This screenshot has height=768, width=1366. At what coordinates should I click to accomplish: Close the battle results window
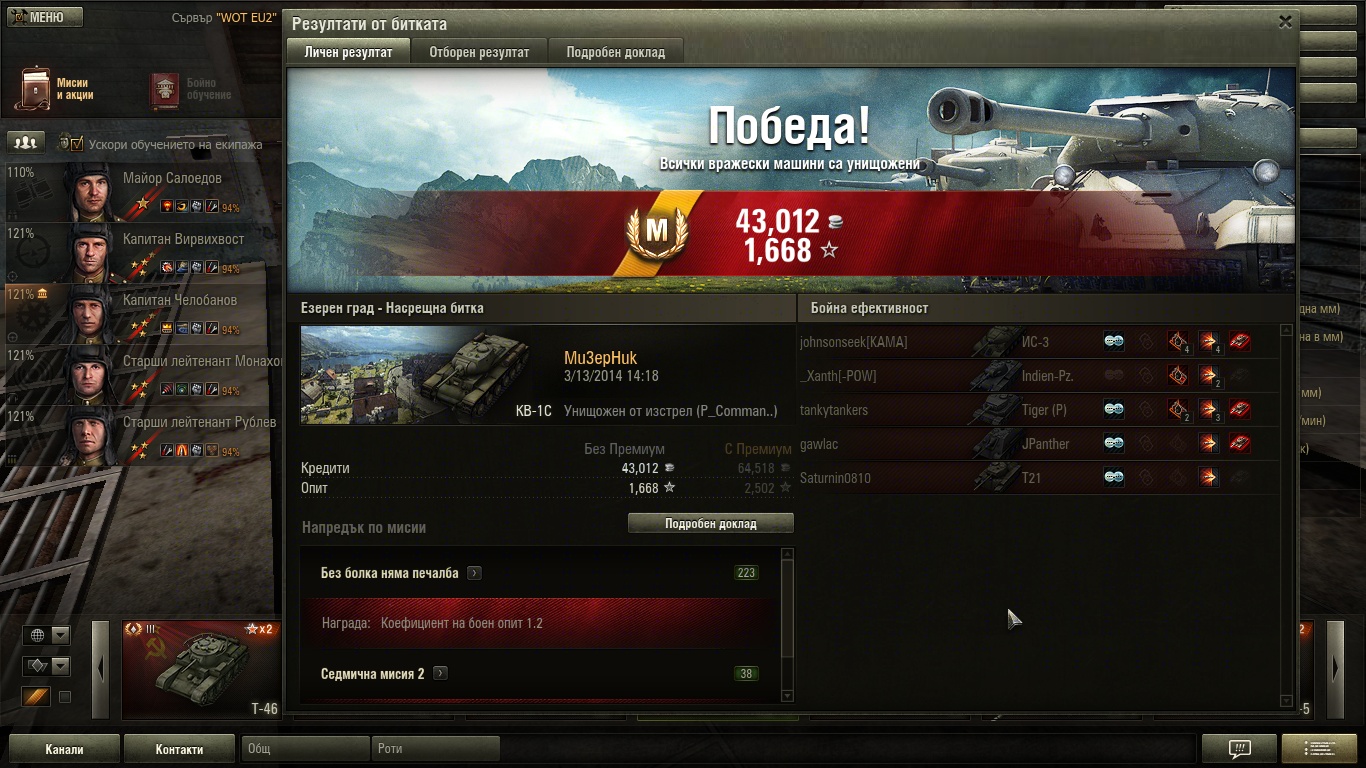(x=1285, y=22)
